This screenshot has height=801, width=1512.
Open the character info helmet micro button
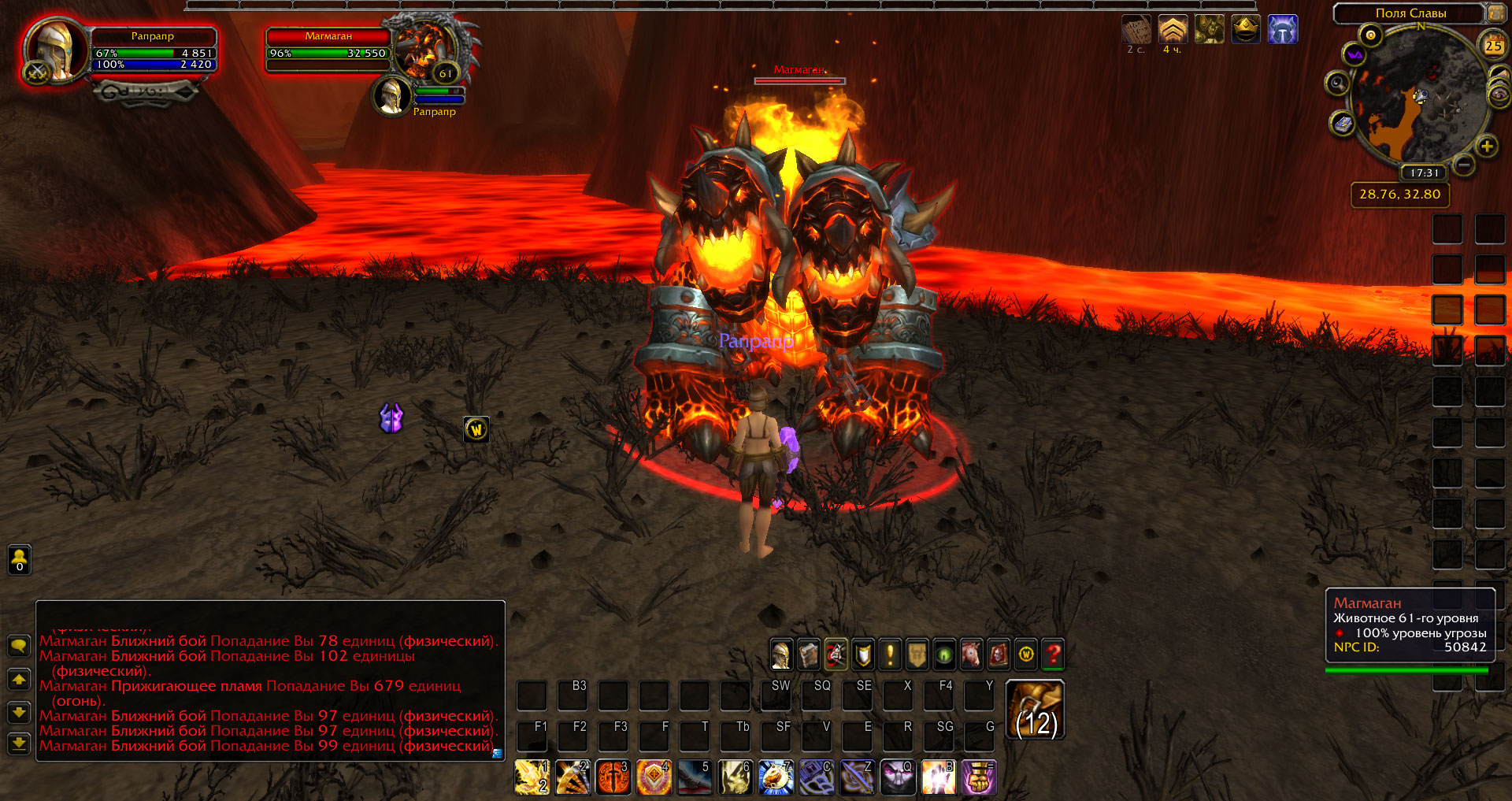(781, 654)
